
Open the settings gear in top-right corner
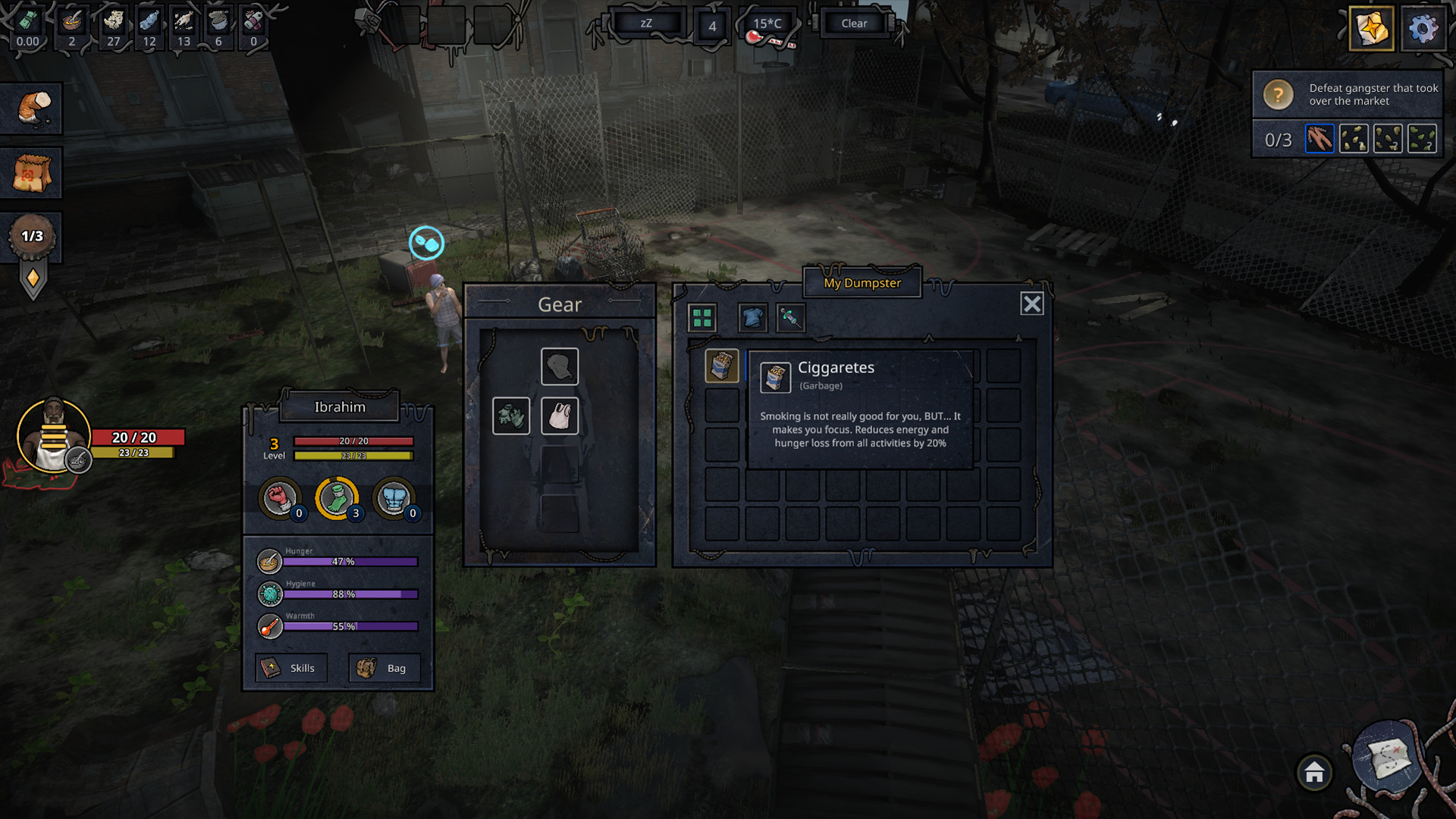point(1424,28)
